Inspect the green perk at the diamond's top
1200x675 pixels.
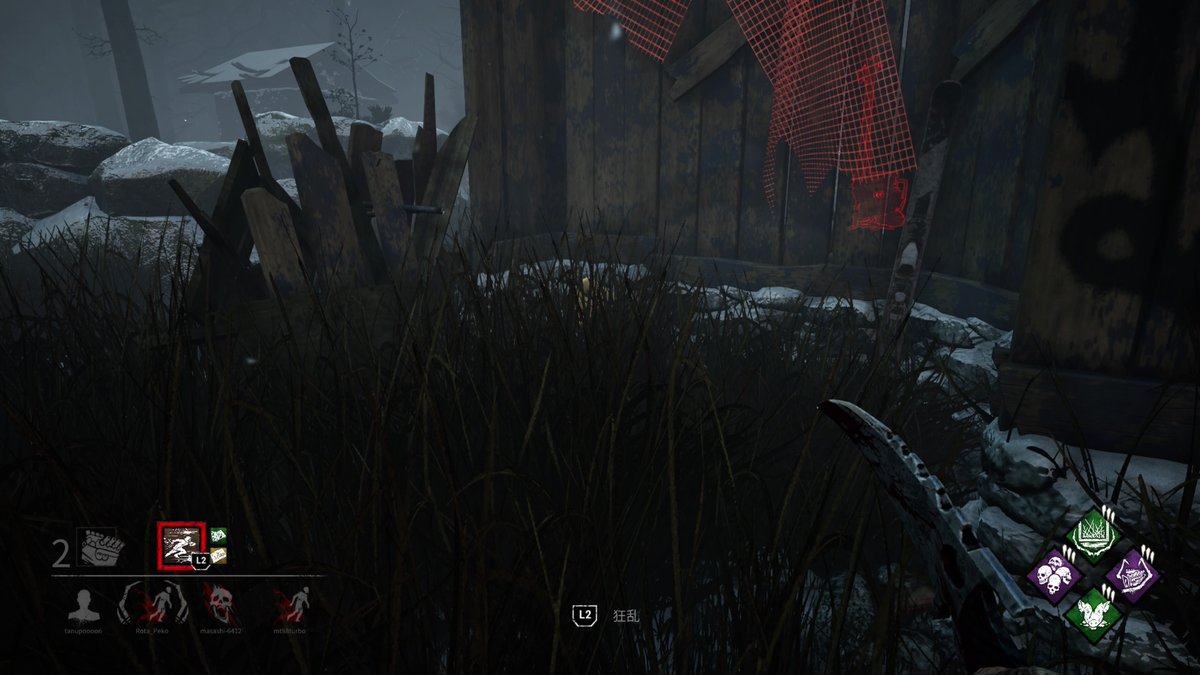pyautogui.click(x=1092, y=536)
